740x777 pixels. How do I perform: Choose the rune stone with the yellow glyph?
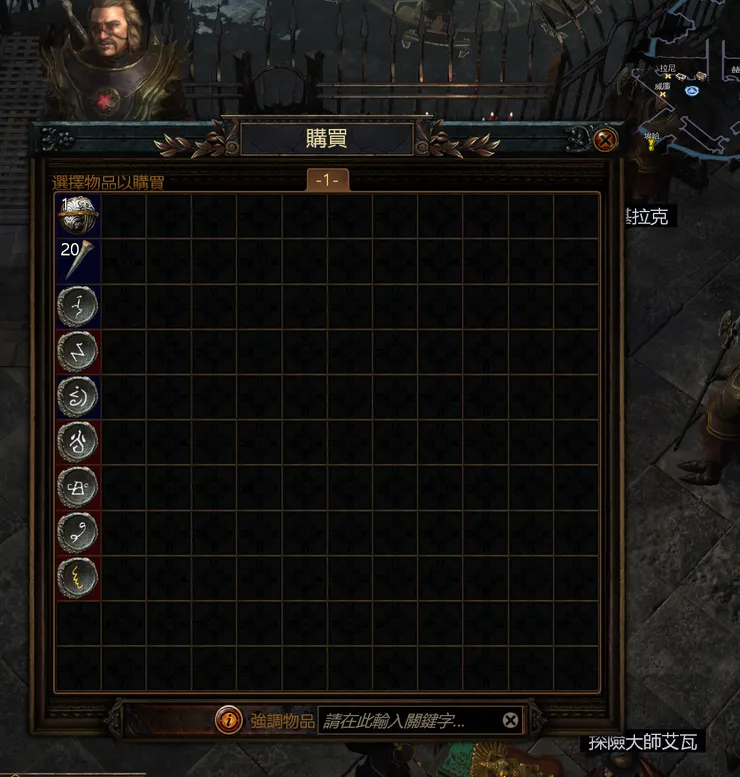[78, 578]
